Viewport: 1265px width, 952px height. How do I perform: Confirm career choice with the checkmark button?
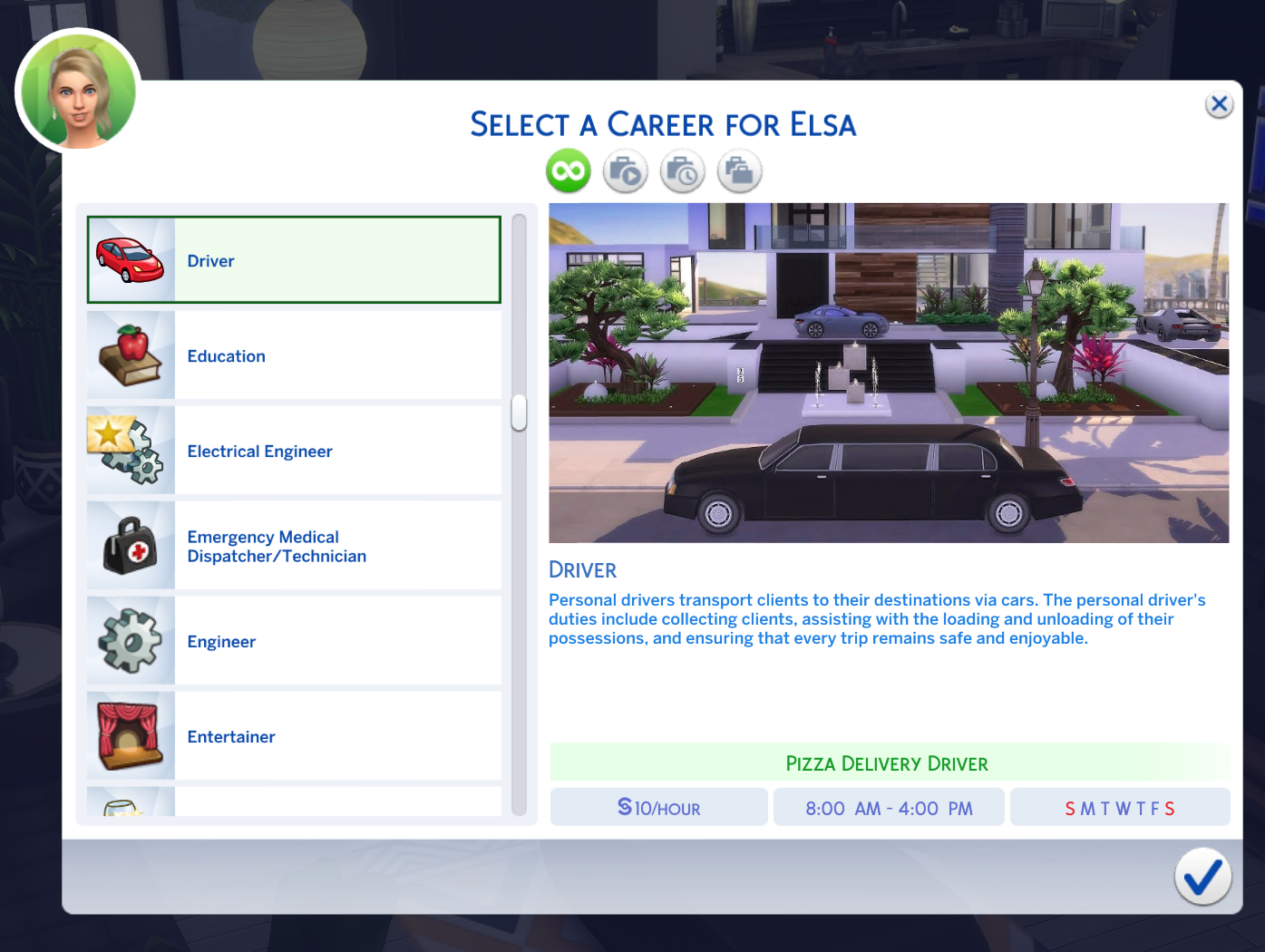tap(1202, 876)
